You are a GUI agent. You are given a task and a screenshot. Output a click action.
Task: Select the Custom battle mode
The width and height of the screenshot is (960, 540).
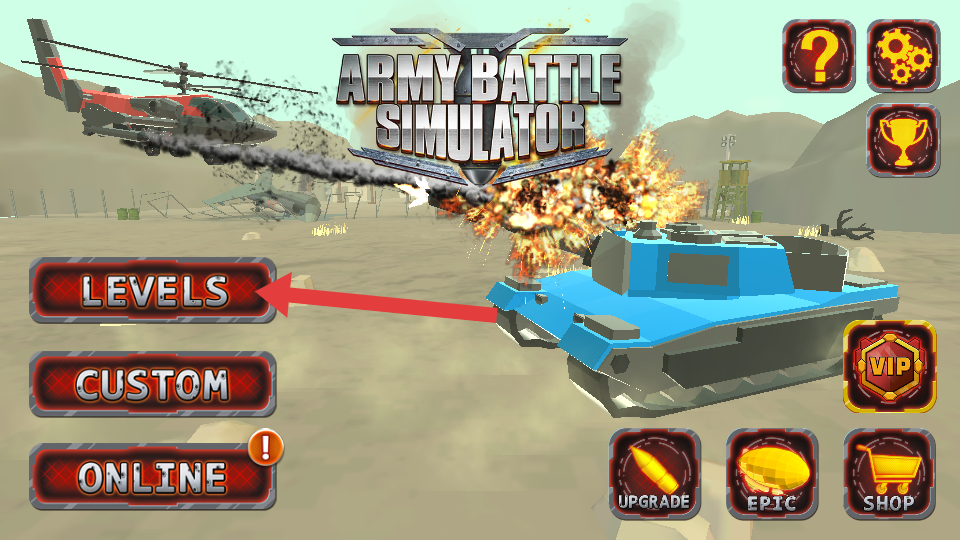pos(153,384)
